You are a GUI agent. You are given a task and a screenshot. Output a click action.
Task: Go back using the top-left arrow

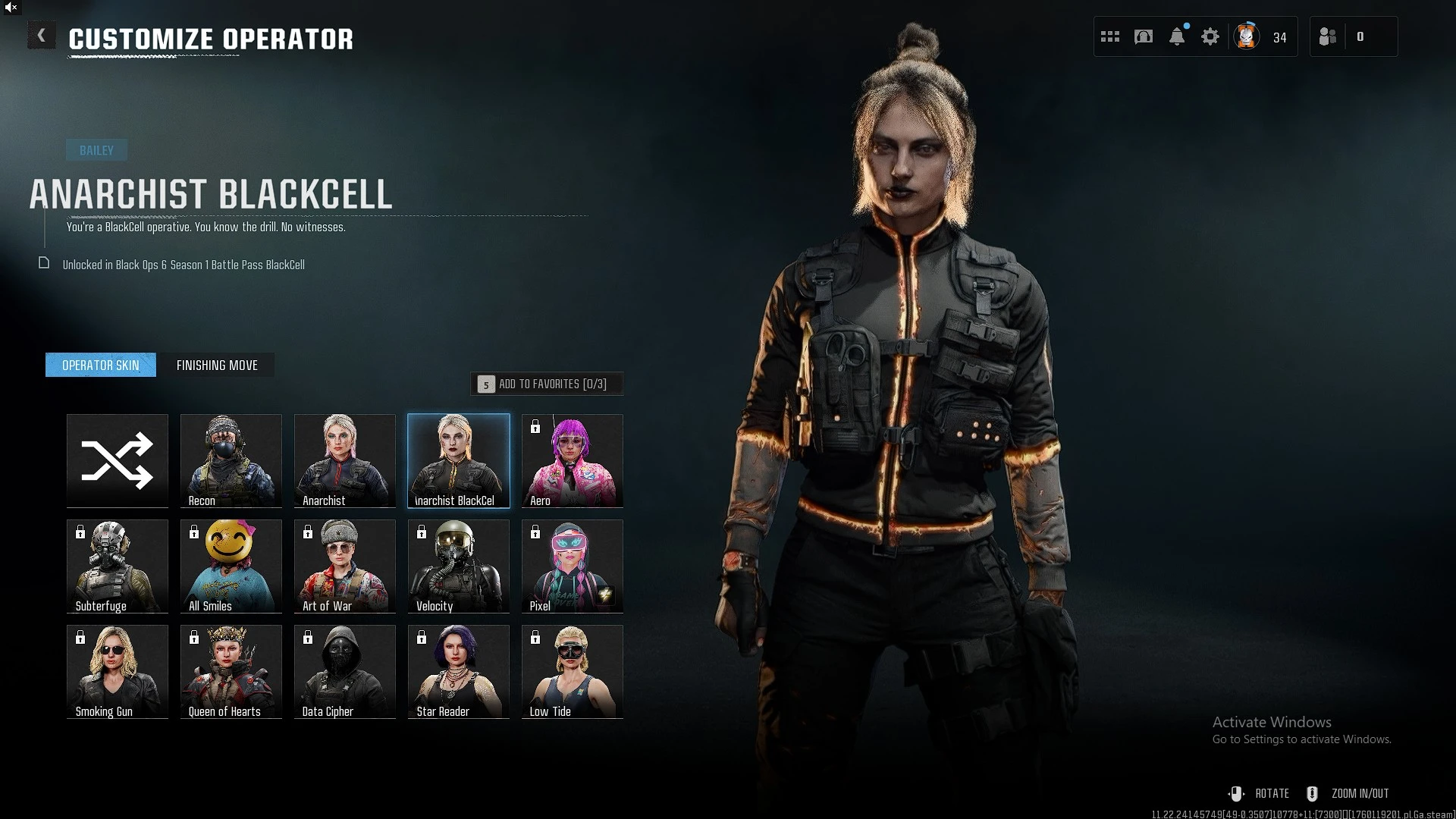coord(41,36)
